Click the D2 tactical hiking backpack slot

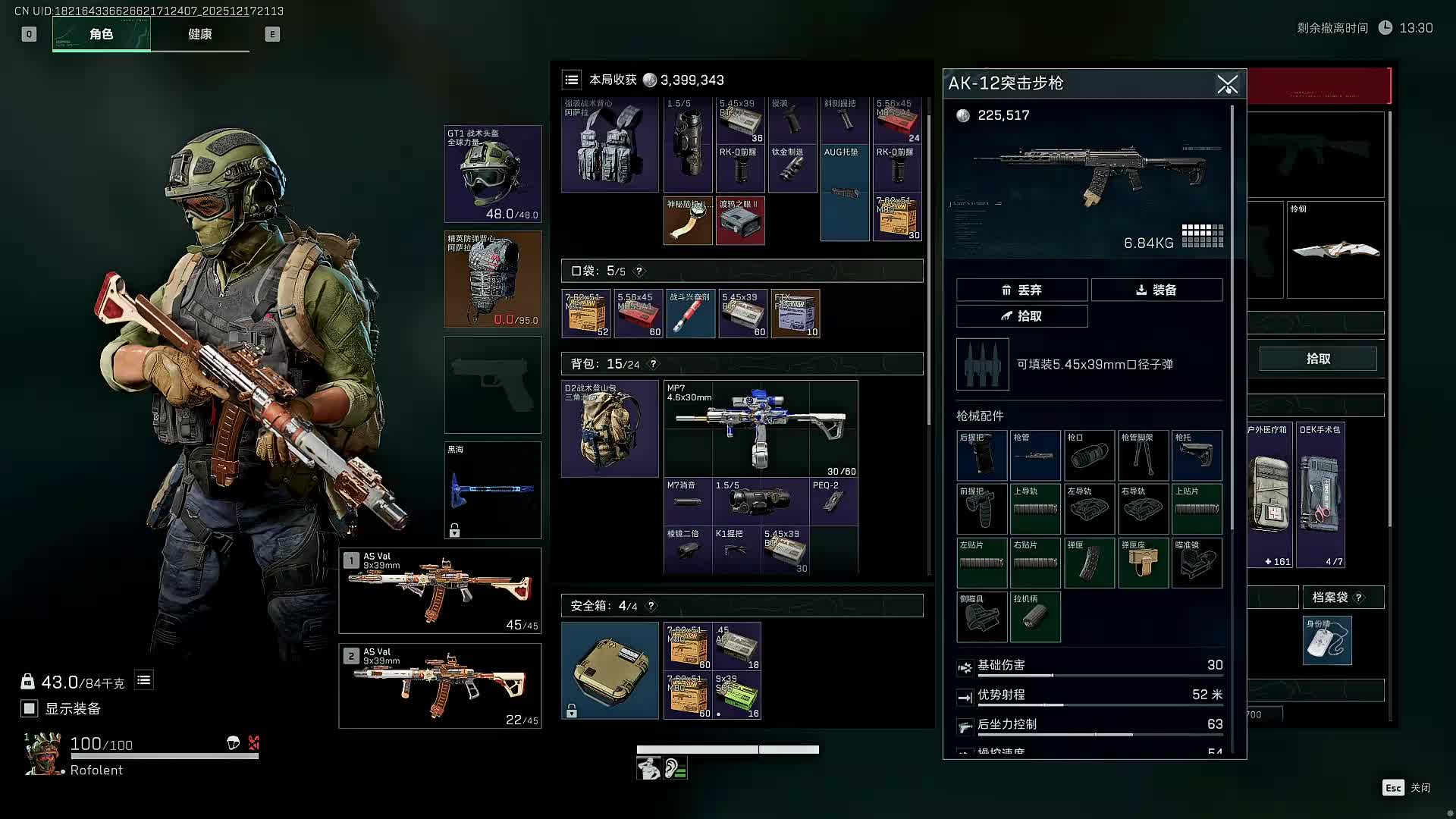pyautogui.click(x=610, y=428)
